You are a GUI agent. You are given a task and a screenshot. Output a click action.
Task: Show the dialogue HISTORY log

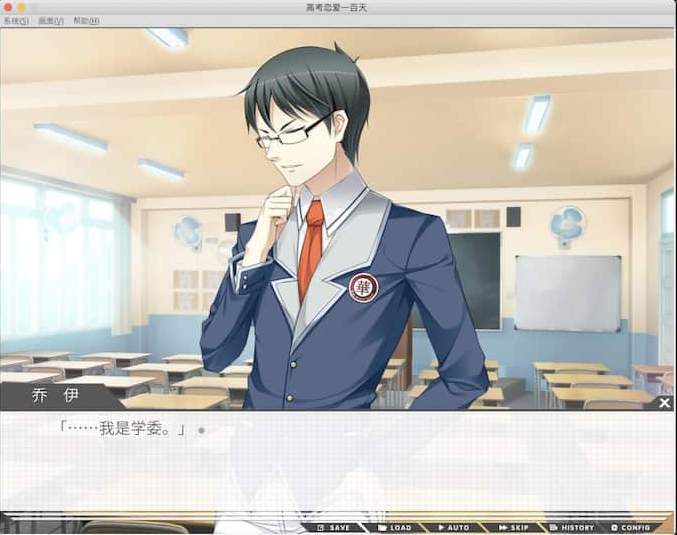coord(572,527)
